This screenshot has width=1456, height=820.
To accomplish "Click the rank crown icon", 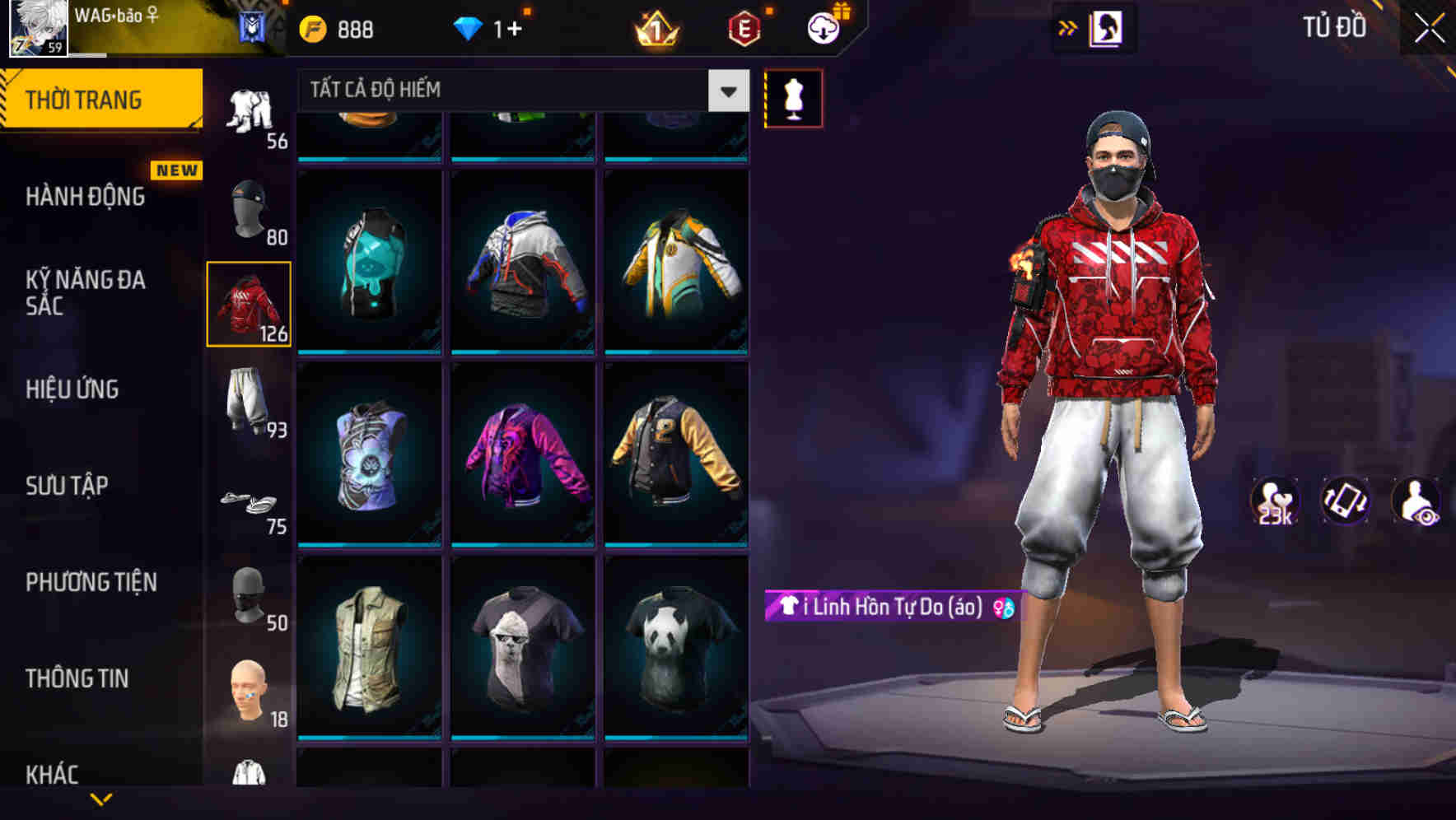I will point(655,29).
